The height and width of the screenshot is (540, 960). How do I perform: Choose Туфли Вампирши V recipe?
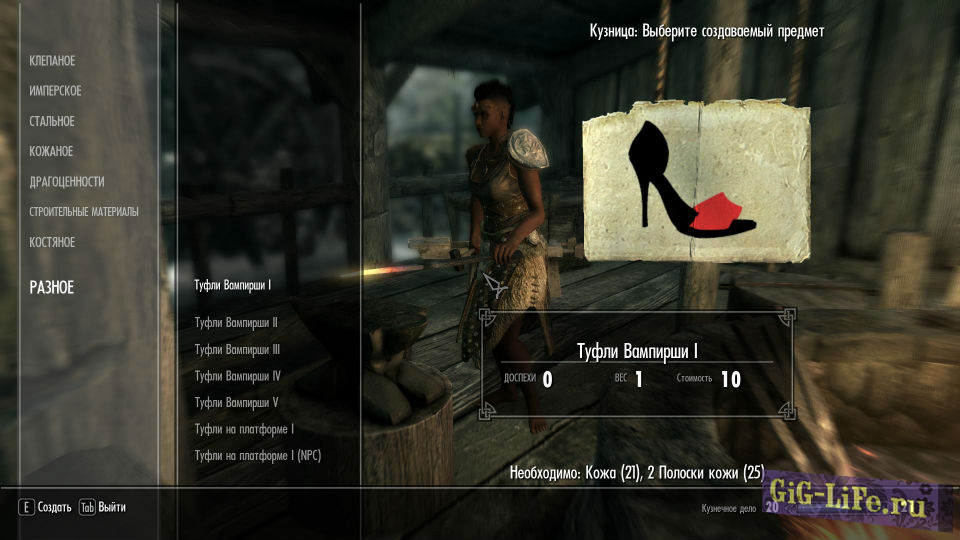point(236,402)
